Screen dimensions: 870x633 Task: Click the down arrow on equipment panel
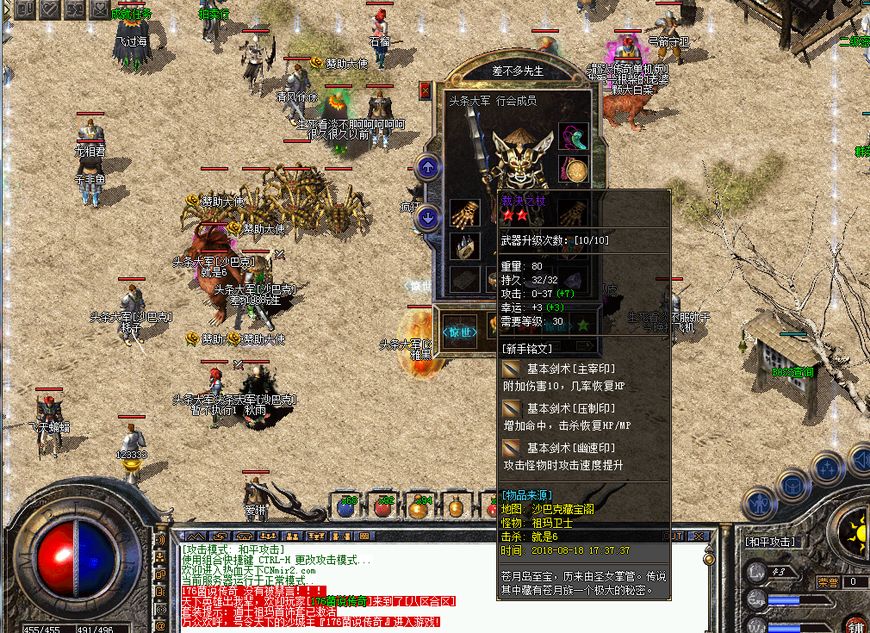pos(428,216)
